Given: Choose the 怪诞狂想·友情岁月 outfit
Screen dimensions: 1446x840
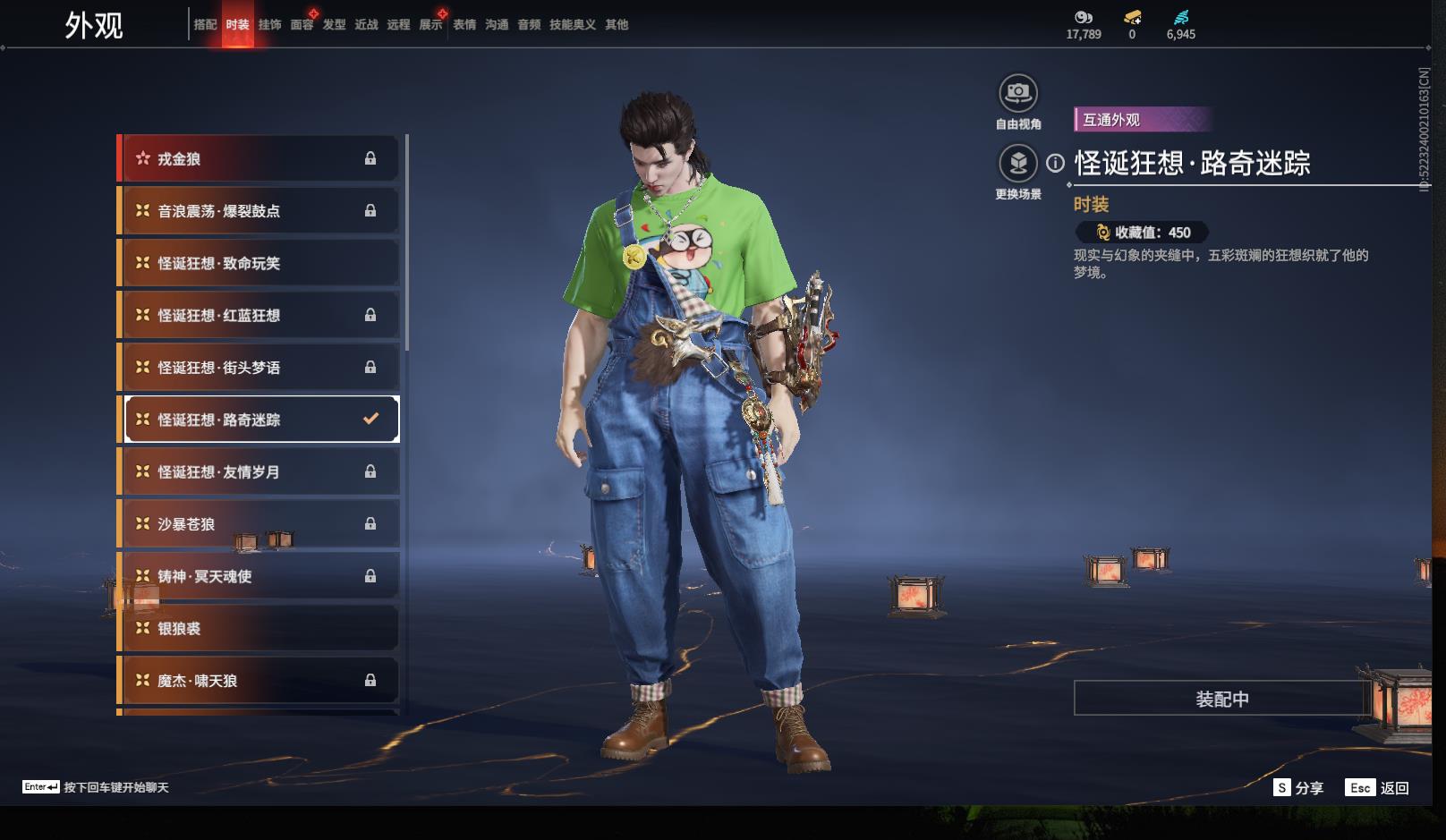Looking at the screenshot, I should (259, 471).
